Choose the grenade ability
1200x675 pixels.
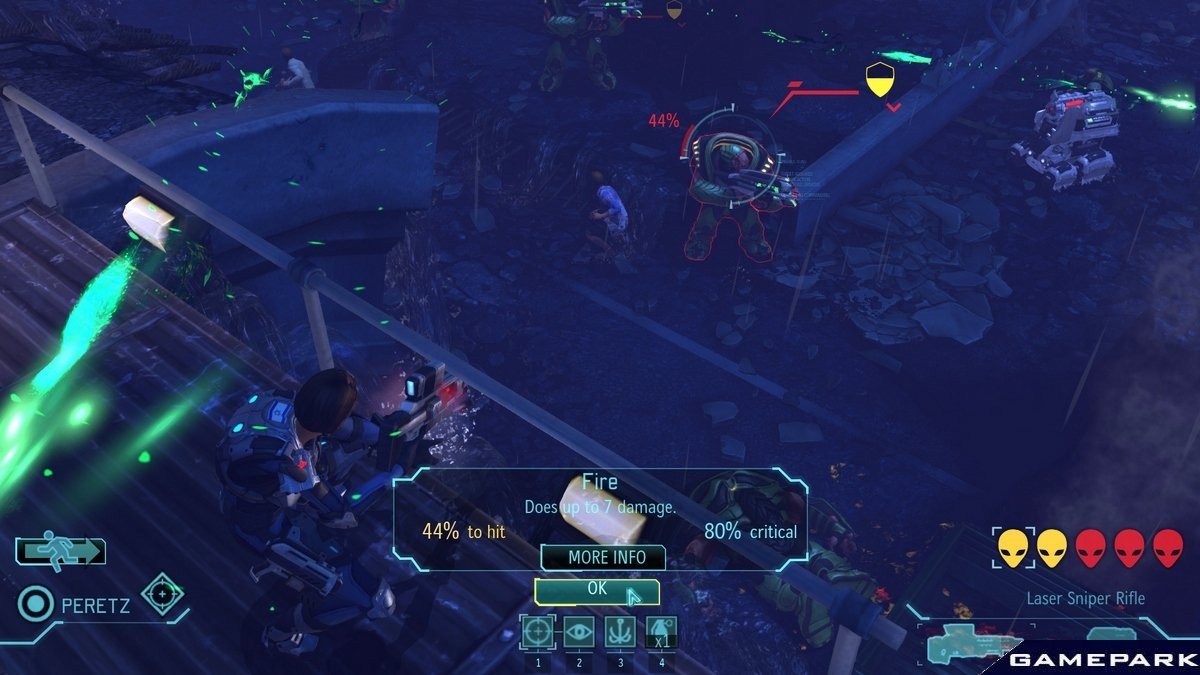tap(661, 632)
